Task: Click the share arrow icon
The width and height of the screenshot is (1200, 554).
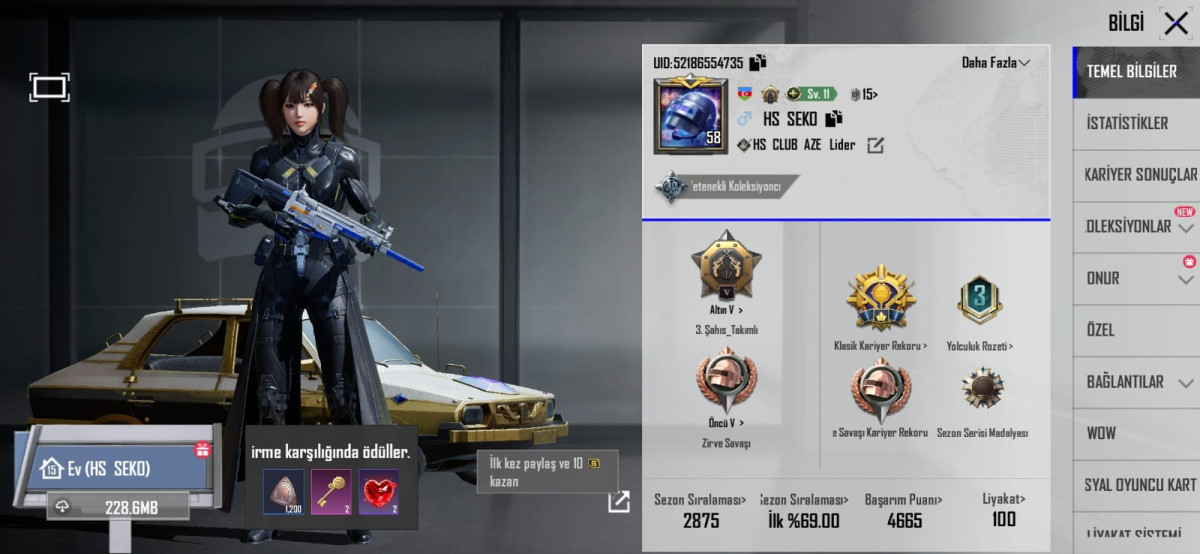Action: click(619, 501)
